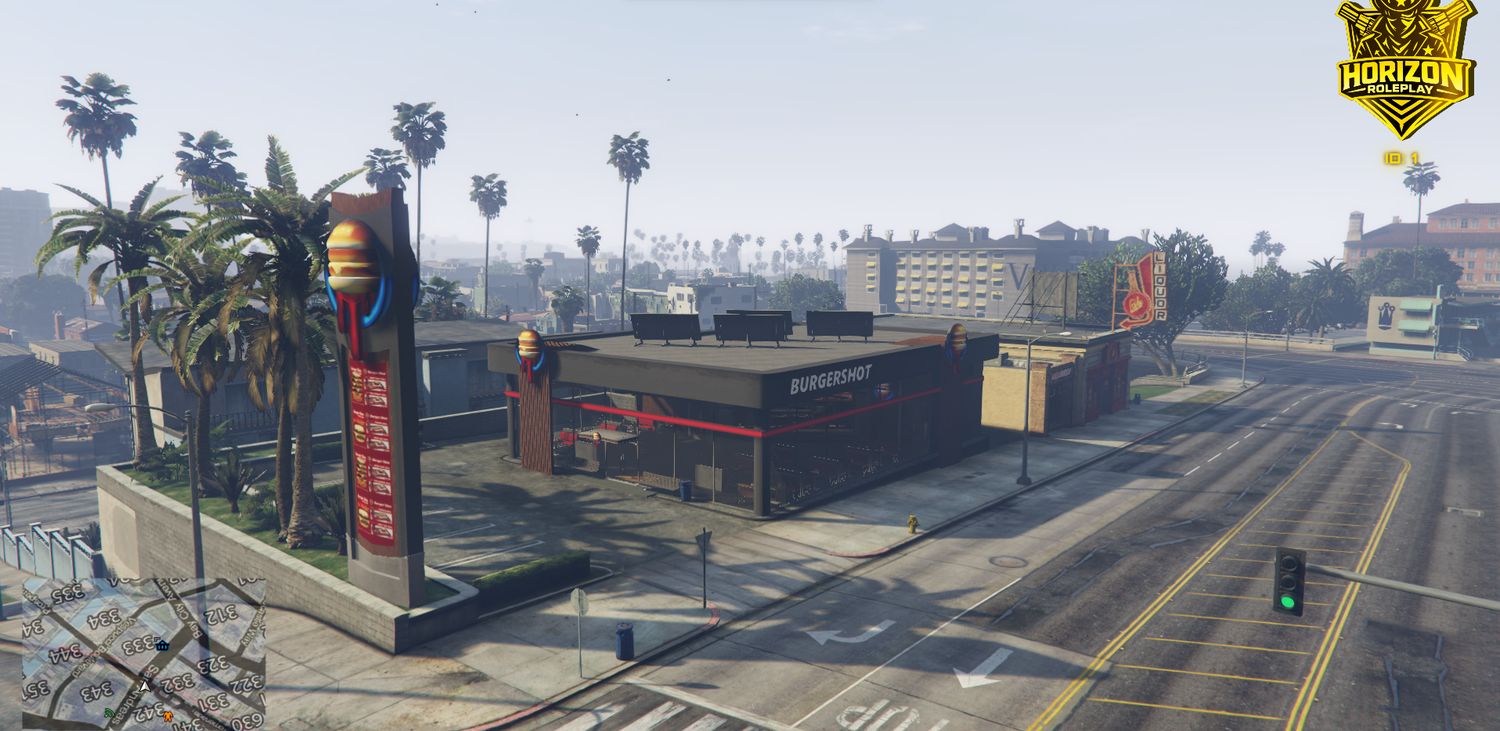The height and width of the screenshot is (731, 1500).
Task: Click the yellow ID badge icon under the logo
Action: click(x=1391, y=158)
